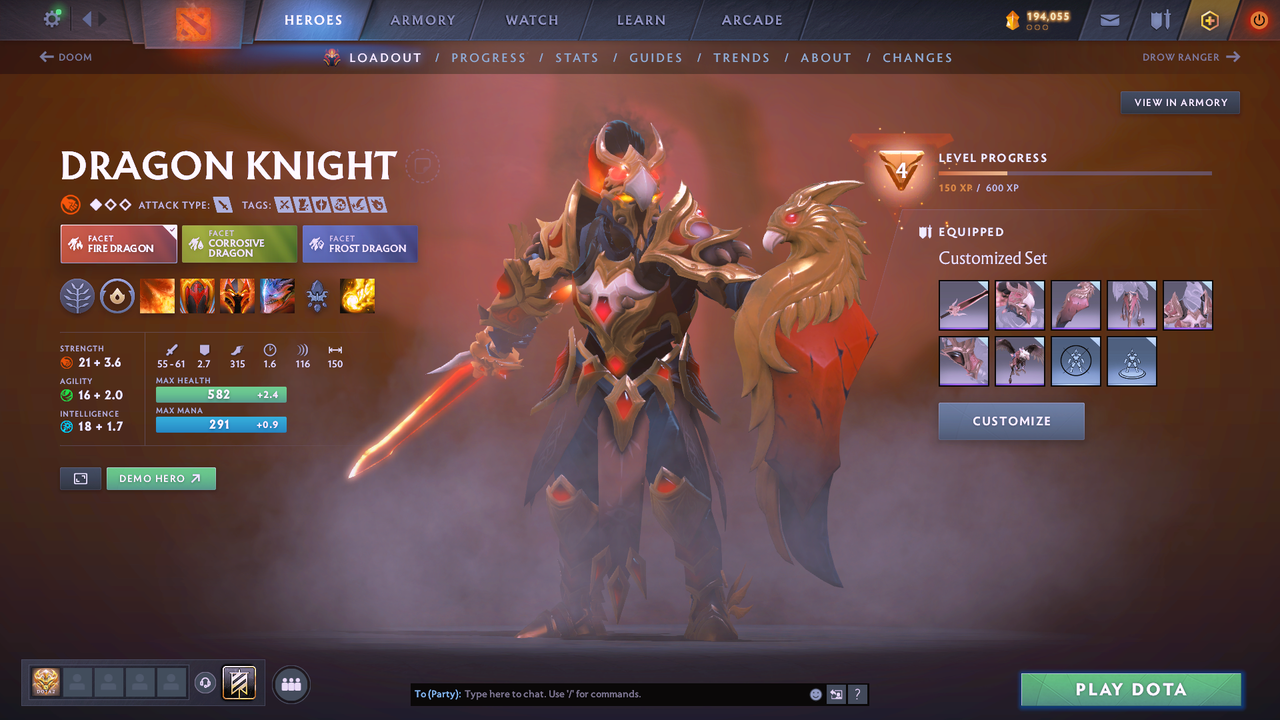1280x720 pixels.
Task: Click View in Armory
Action: click(x=1179, y=102)
